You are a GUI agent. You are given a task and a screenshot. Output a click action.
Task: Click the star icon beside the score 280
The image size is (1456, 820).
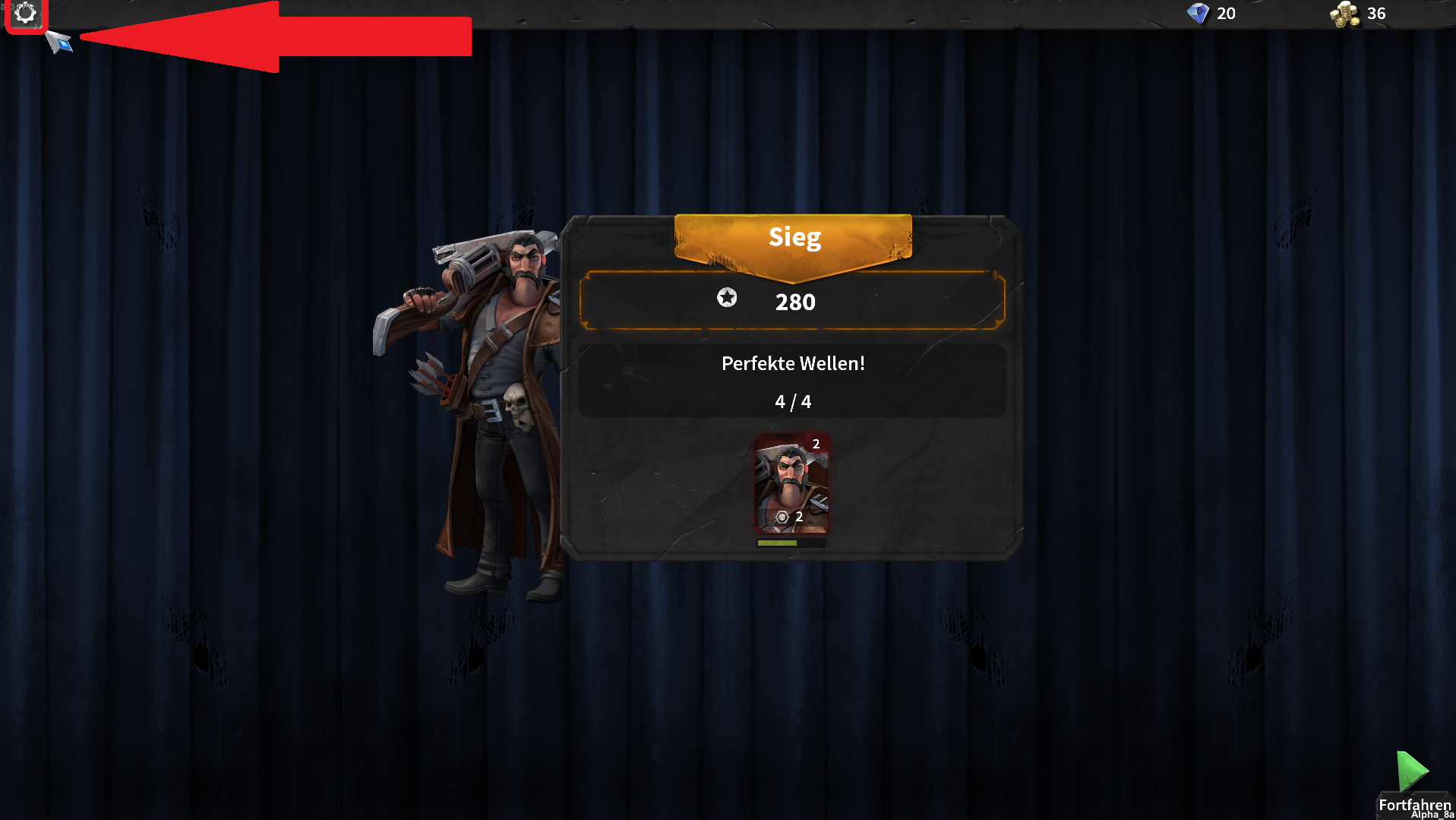point(726,299)
